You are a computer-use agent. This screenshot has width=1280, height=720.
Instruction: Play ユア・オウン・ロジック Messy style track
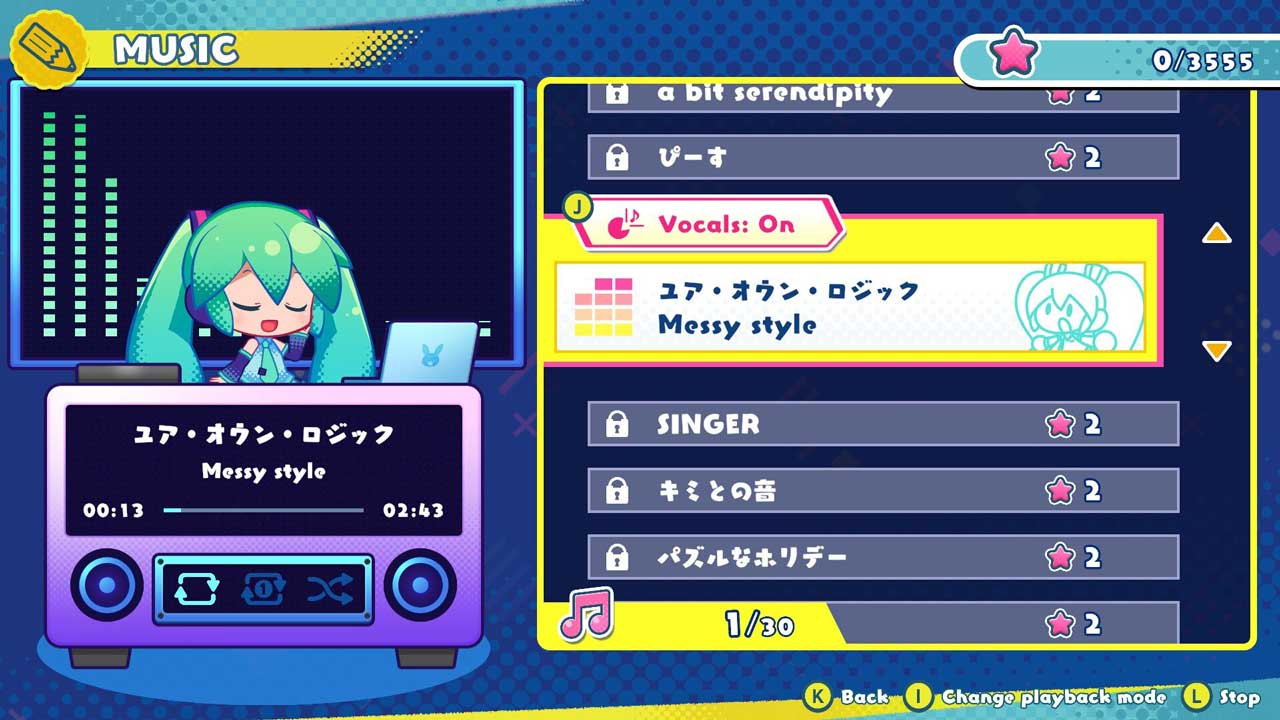(850, 308)
